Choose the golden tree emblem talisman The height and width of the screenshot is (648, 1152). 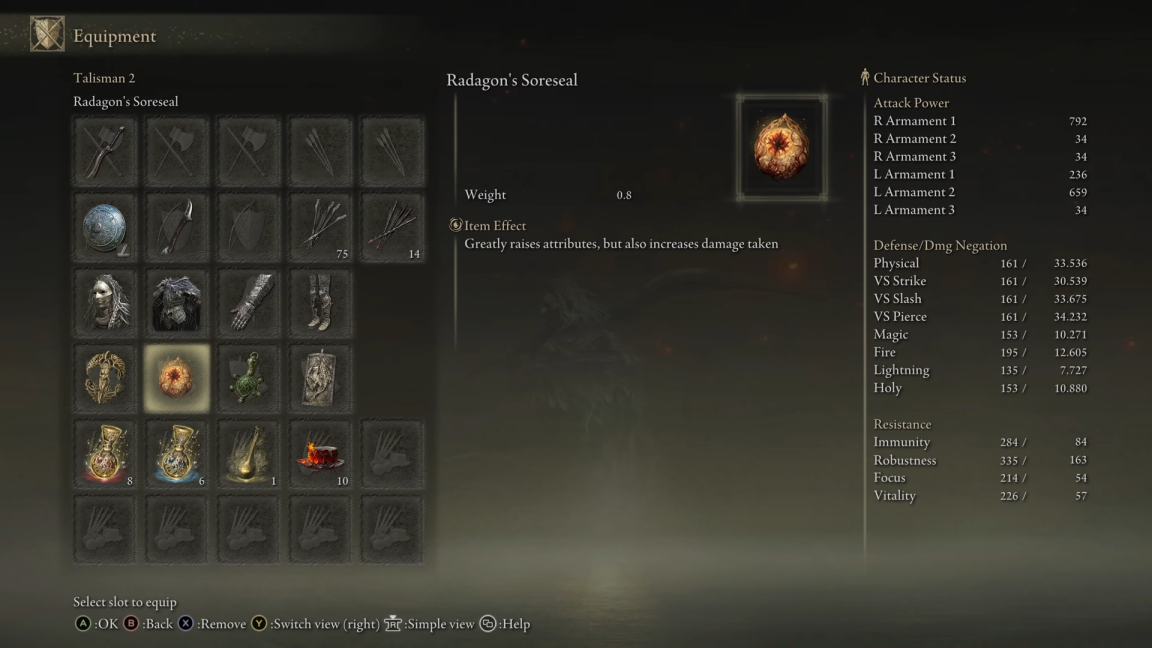point(105,379)
